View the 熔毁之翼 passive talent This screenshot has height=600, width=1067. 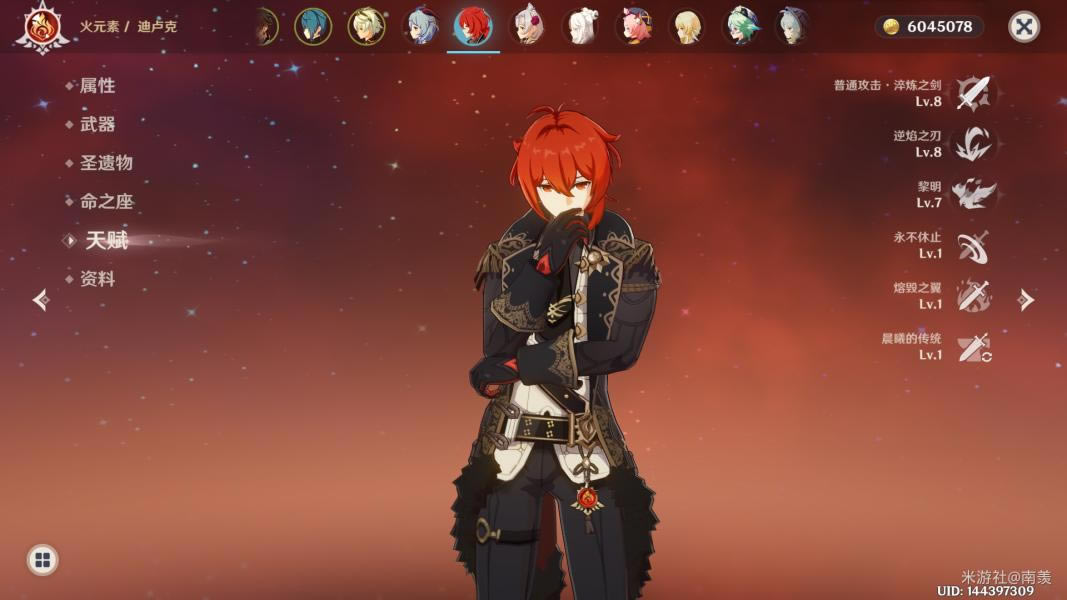(x=972, y=297)
